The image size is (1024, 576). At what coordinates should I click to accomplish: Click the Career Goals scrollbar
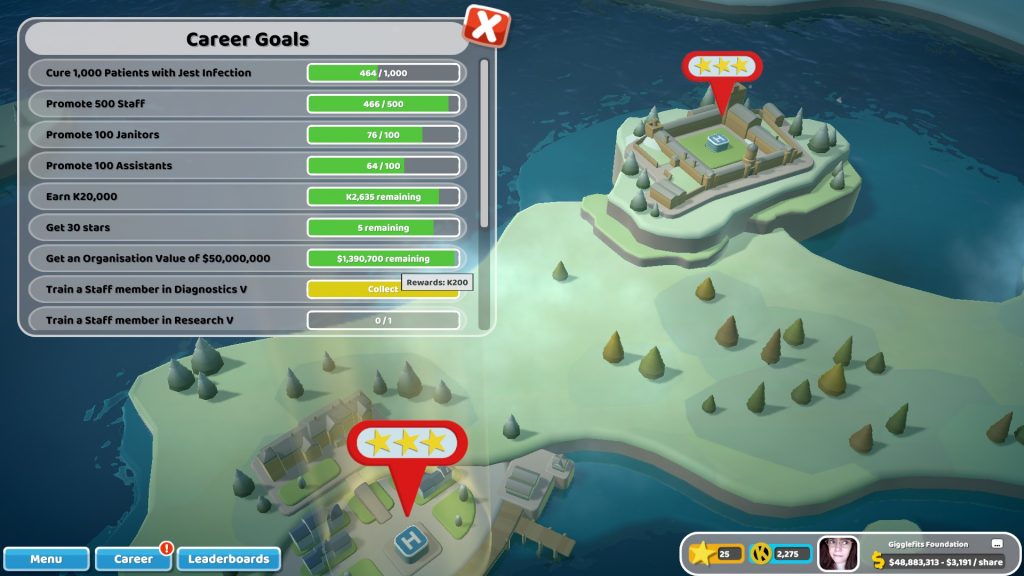(x=485, y=142)
